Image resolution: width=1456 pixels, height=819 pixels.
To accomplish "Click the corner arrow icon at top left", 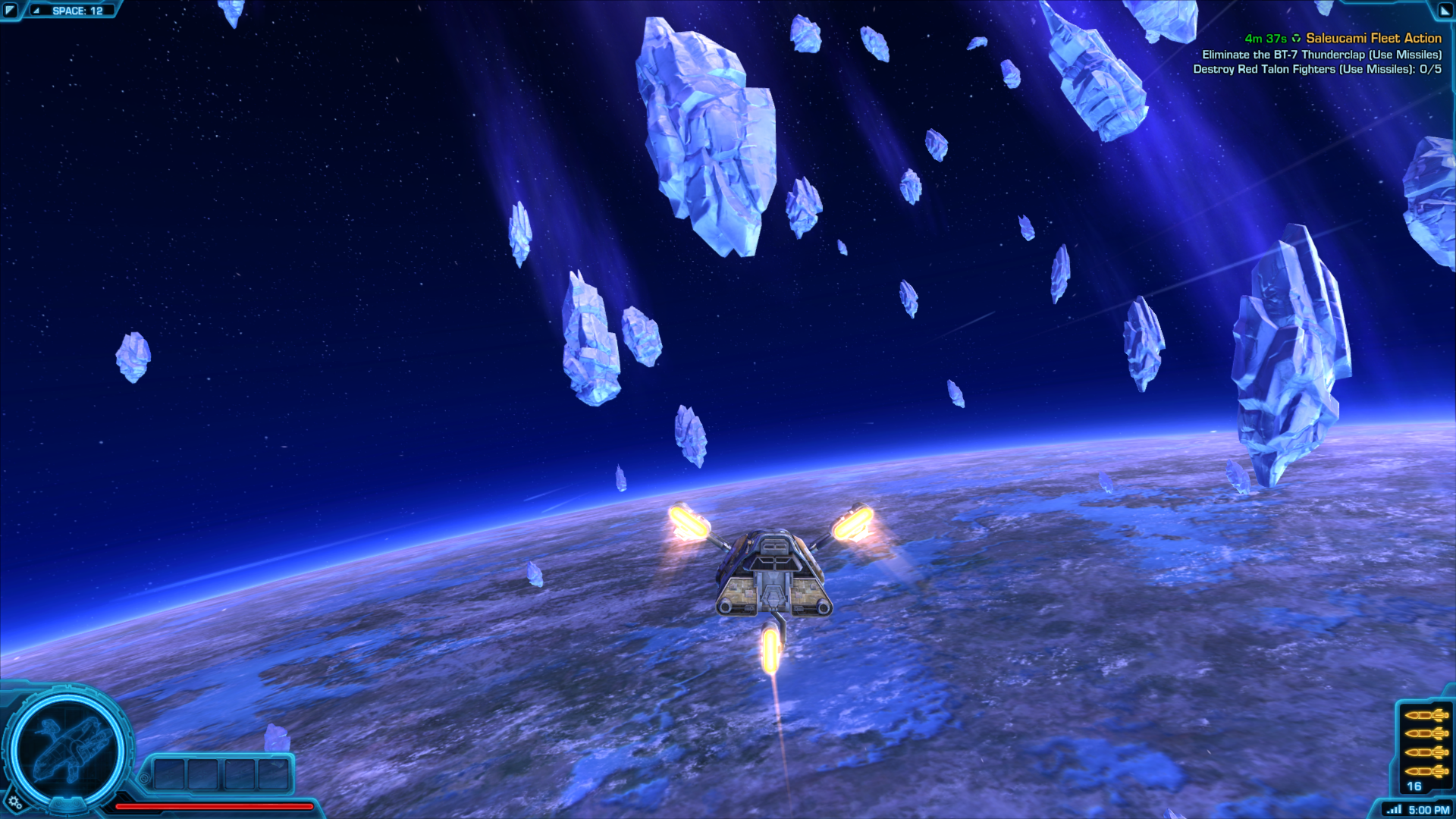I will [x=11, y=10].
